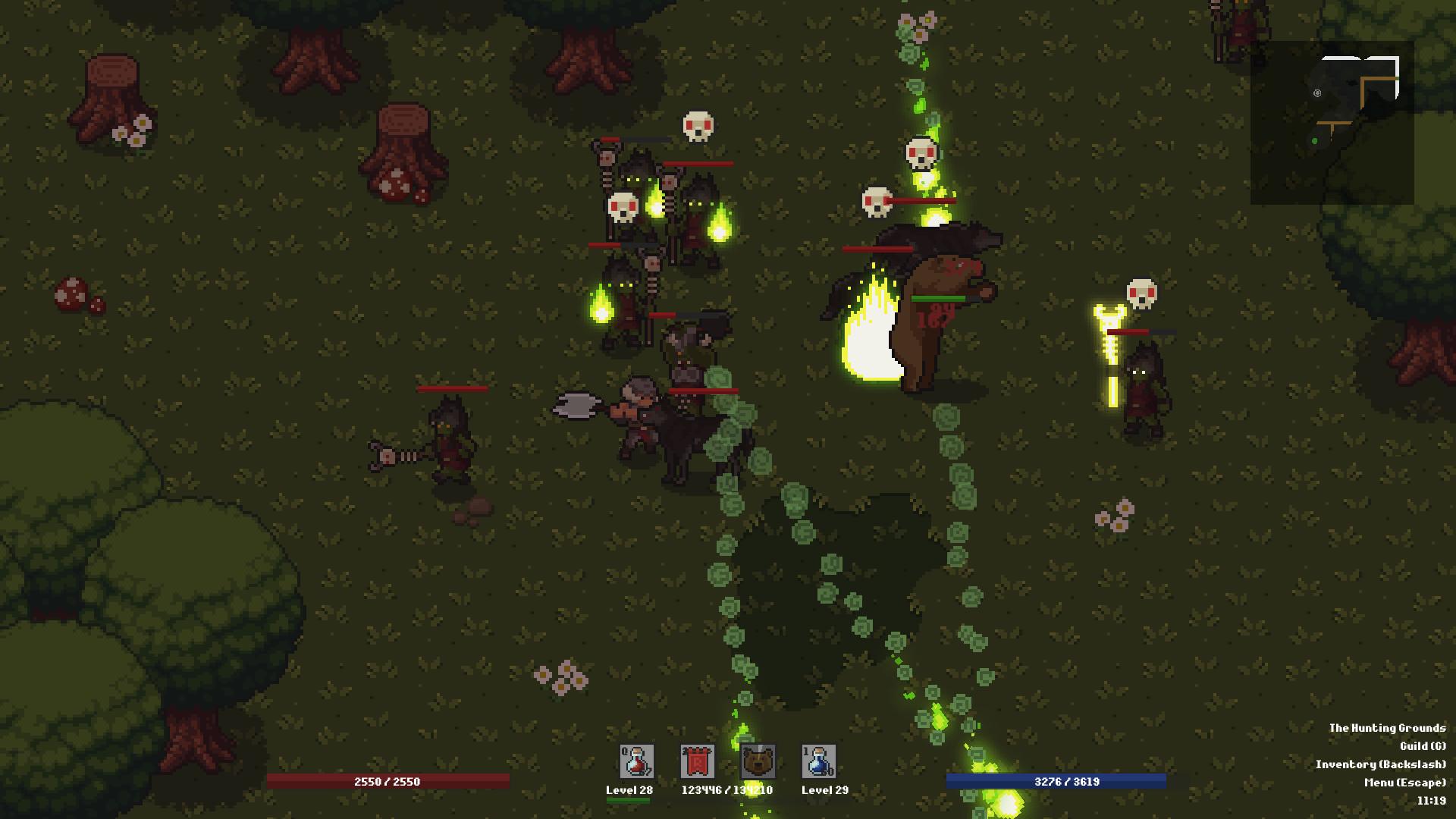The image size is (1456, 819).
Task: Drink the blue mana potion
Action: point(818,761)
